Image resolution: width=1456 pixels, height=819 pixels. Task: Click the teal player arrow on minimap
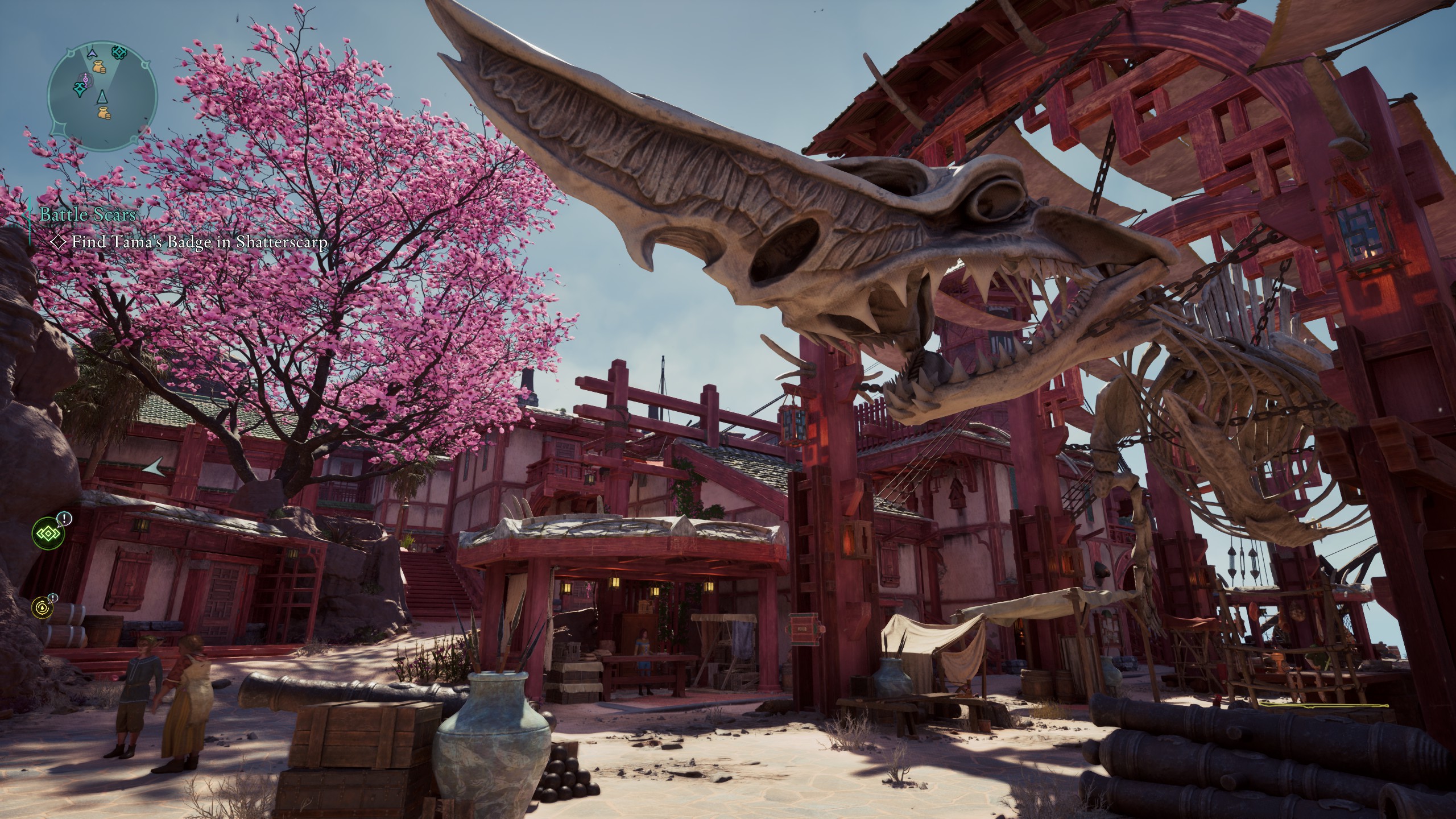pos(102,96)
